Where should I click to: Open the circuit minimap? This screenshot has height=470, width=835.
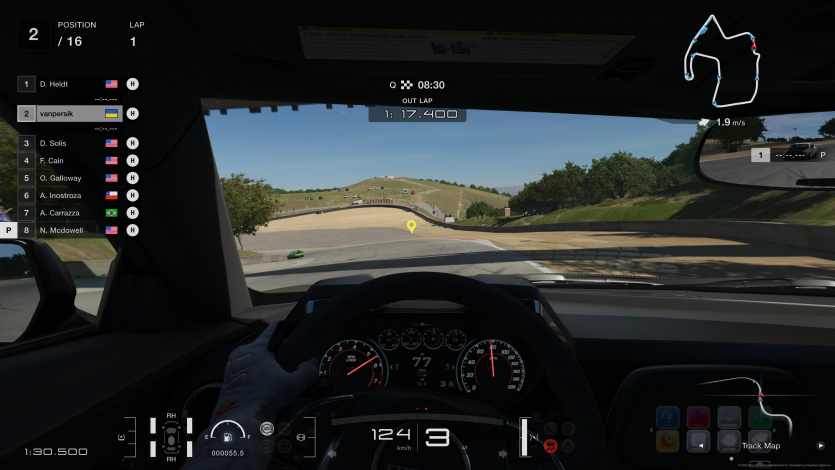tap(720, 62)
